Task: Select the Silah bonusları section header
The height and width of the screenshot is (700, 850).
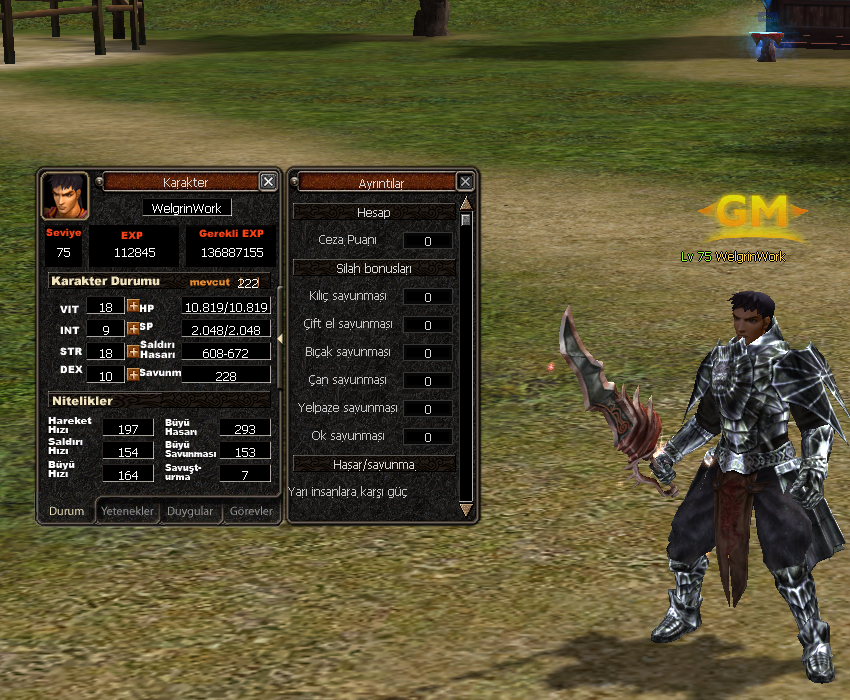Action: (x=374, y=268)
